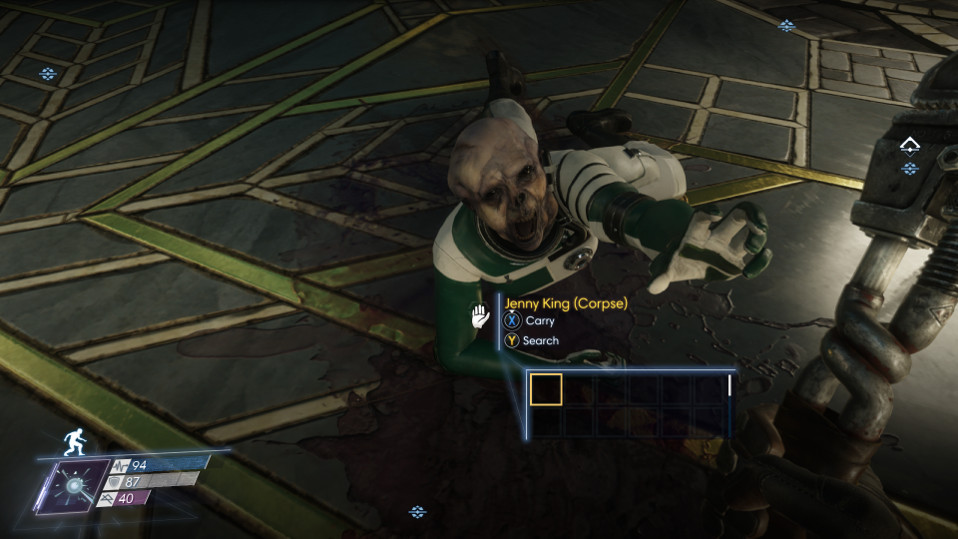Choose the Search option for the corpse
The height and width of the screenshot is (539, 958).
pyautogui.click(x=531, y=341)
